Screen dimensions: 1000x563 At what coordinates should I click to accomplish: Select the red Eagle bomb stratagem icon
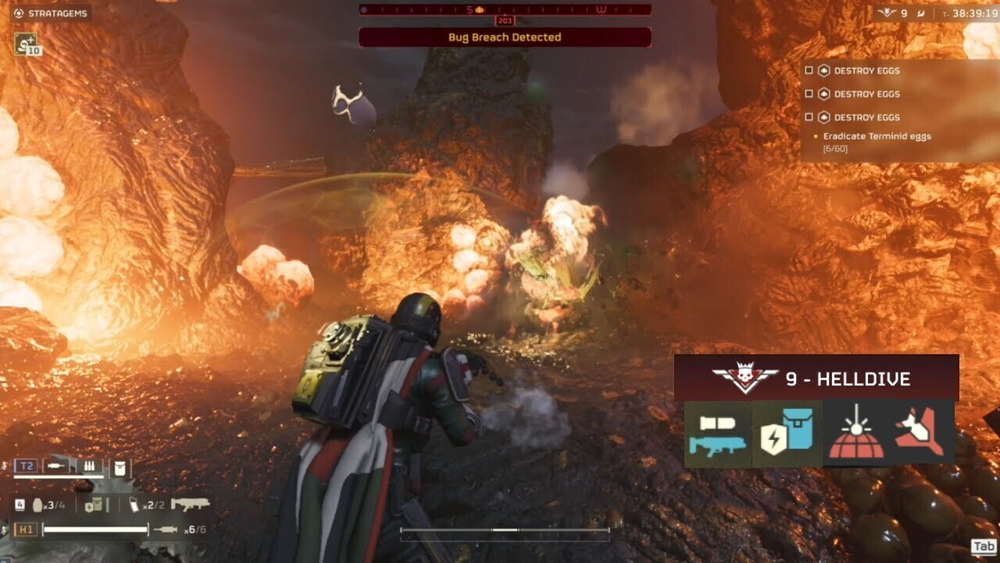pos(922,434)
